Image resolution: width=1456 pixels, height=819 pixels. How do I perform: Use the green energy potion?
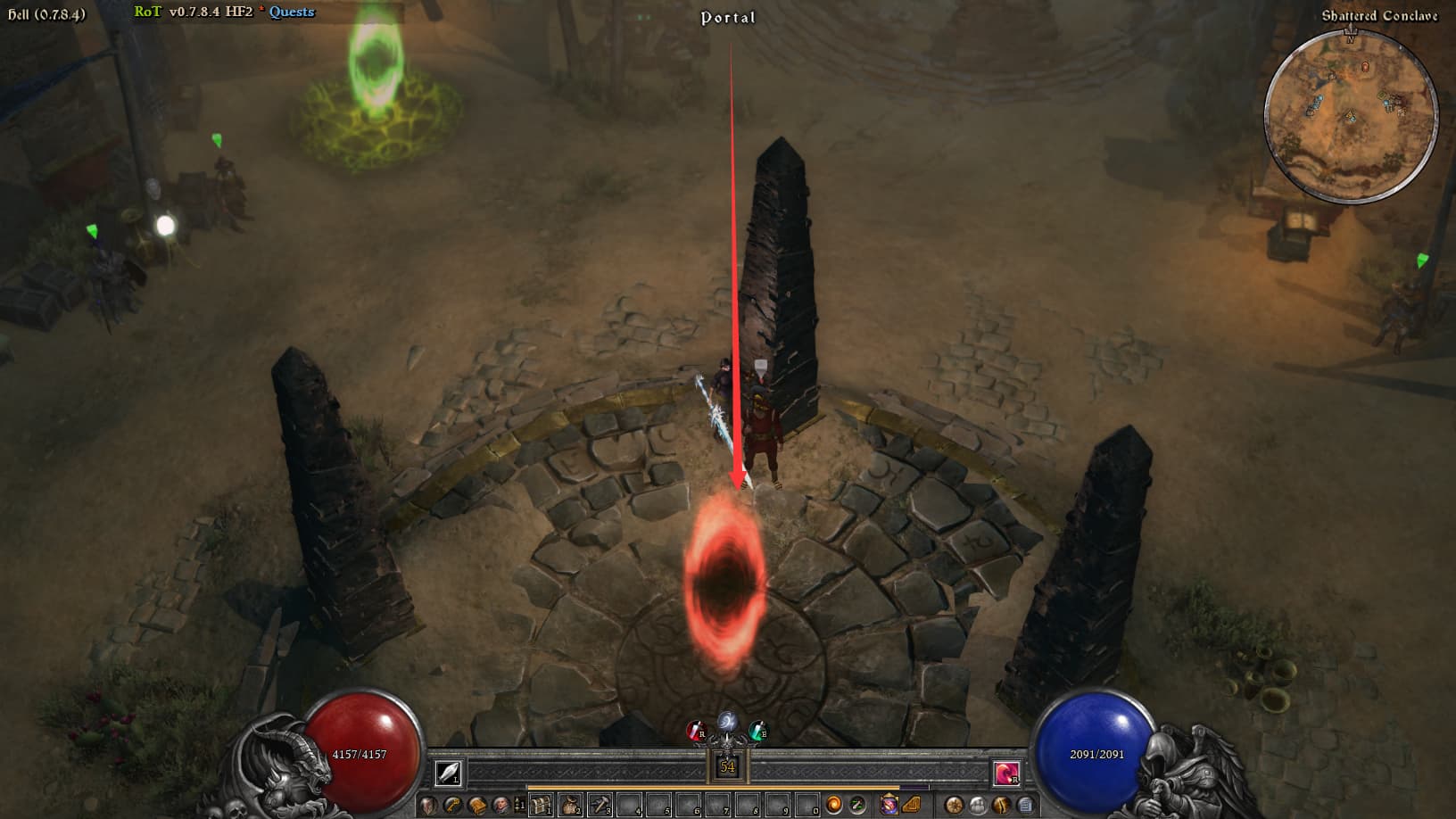coord(757,732)
